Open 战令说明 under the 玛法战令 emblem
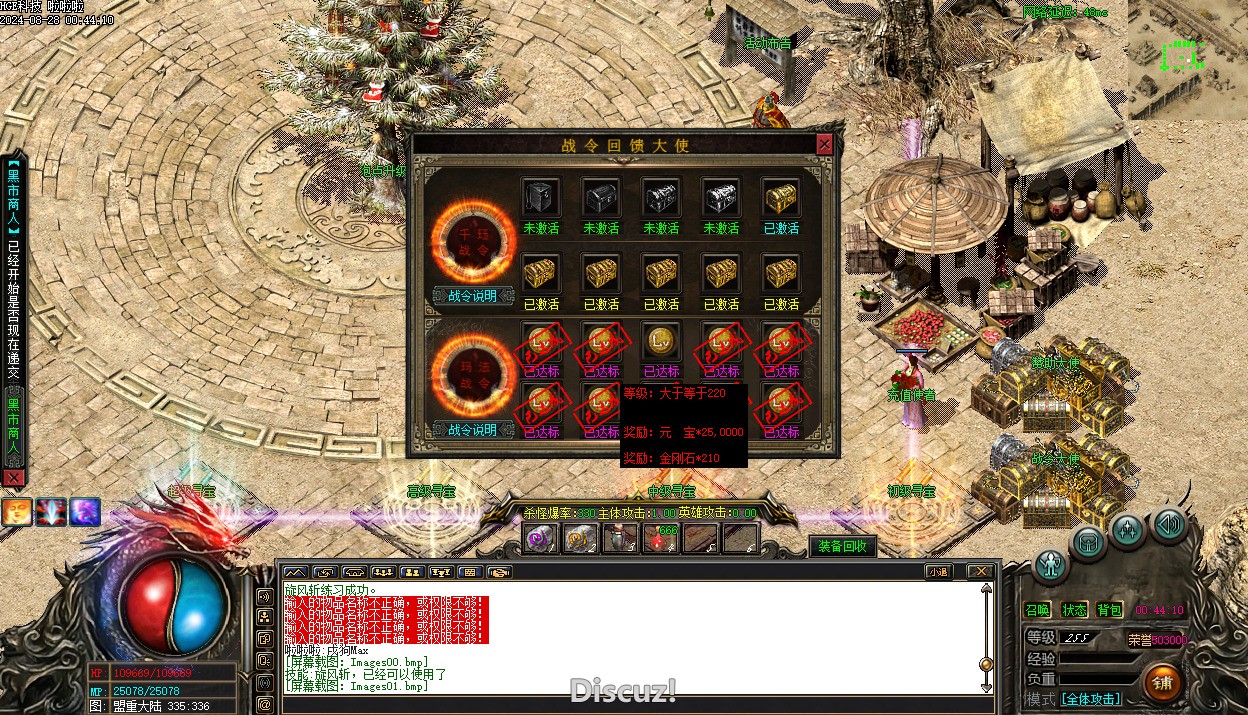The width and height of the screenshot is (1248, 715). [x=472, y=430]
